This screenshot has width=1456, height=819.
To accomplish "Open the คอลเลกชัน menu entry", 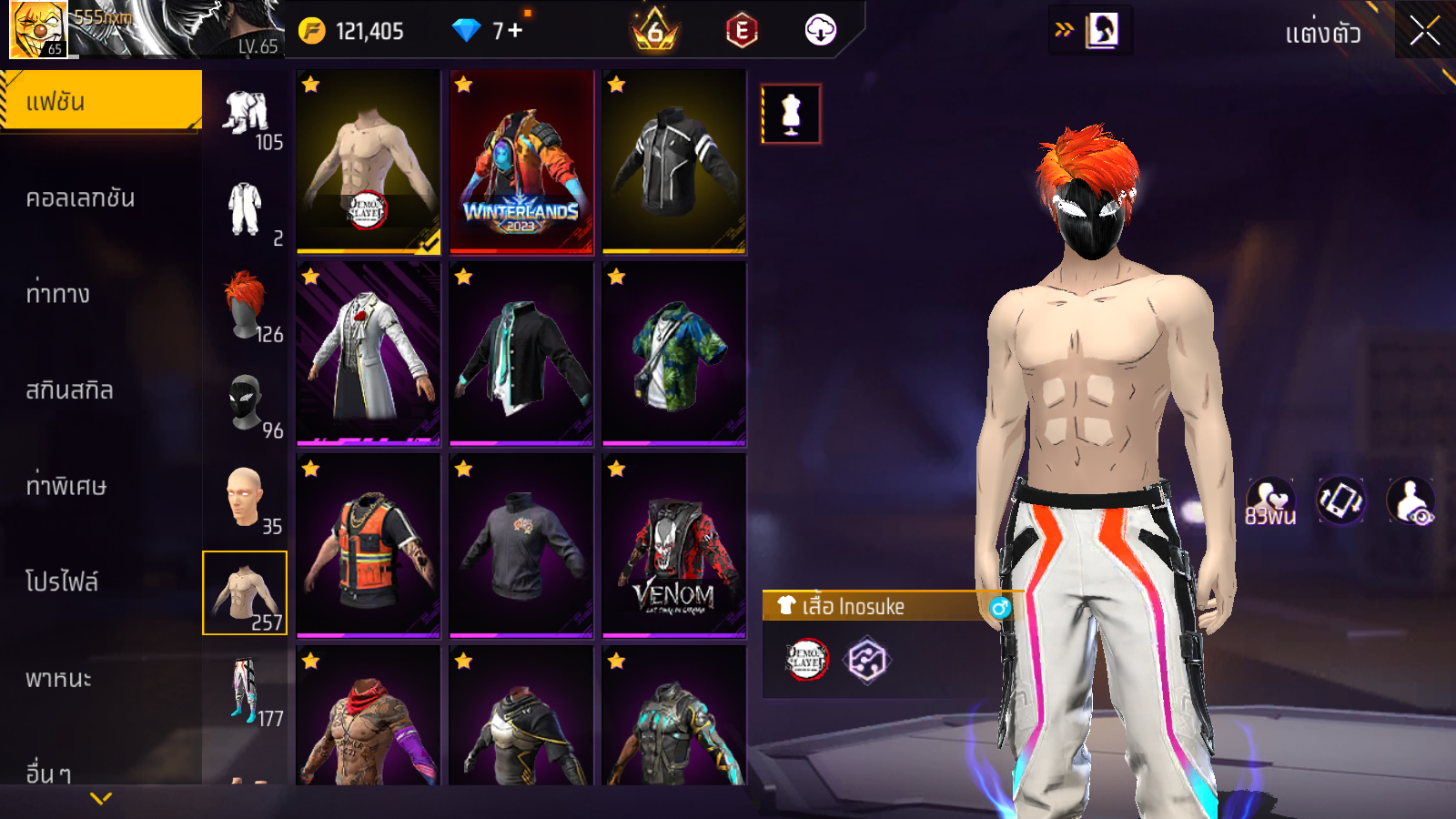I will pyautogui.click(x=81, y=198).
